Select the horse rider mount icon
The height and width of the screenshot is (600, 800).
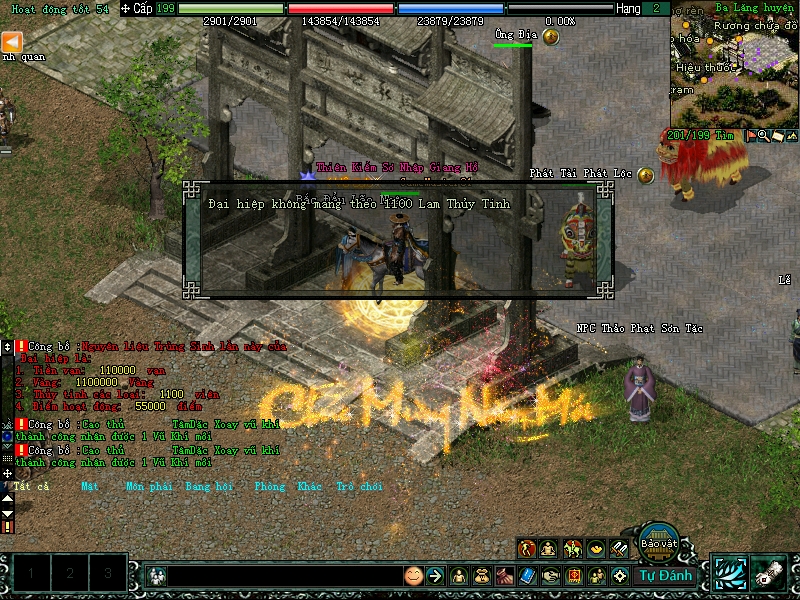pos(573,548)
